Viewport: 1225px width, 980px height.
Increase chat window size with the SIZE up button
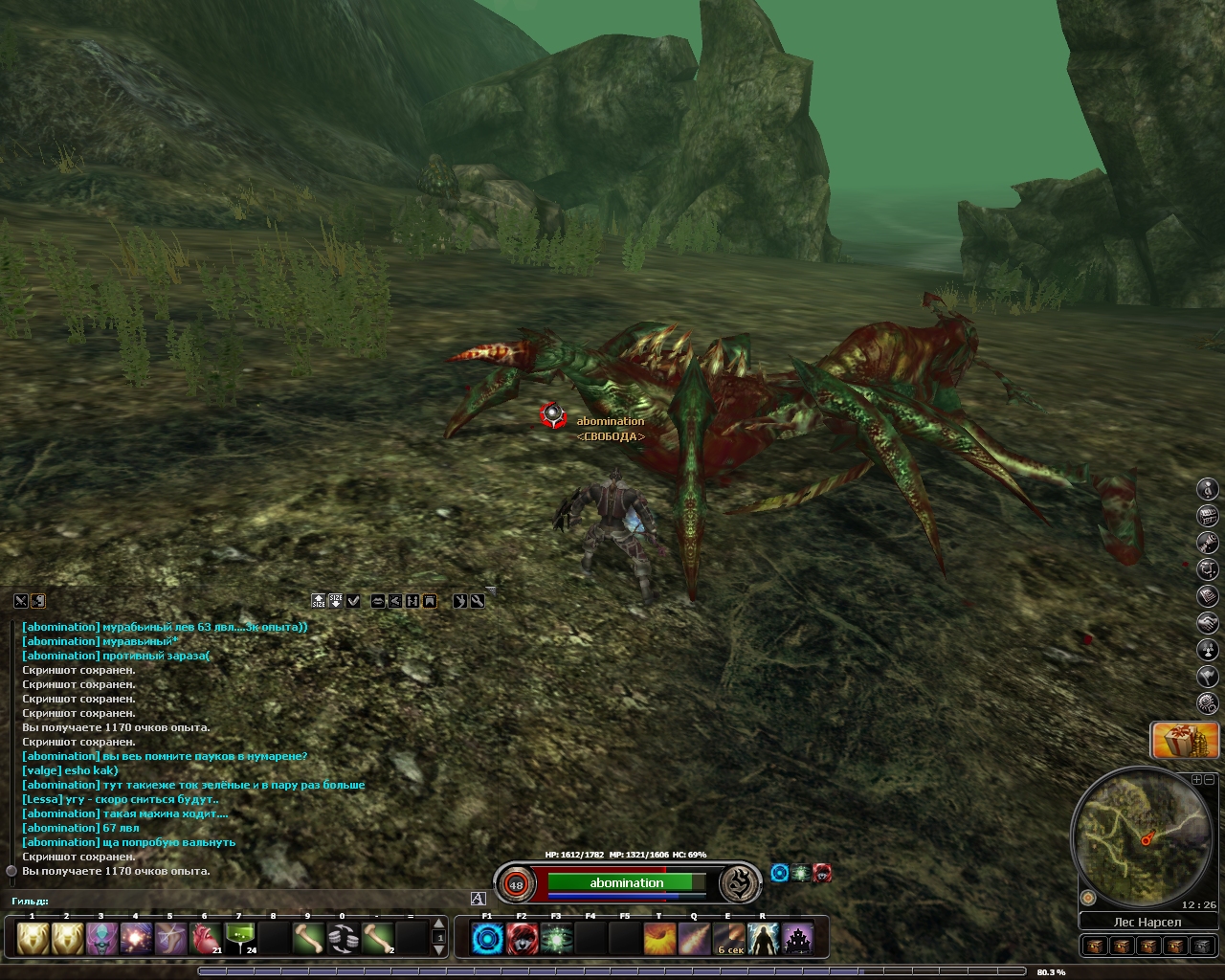[319, 601]
